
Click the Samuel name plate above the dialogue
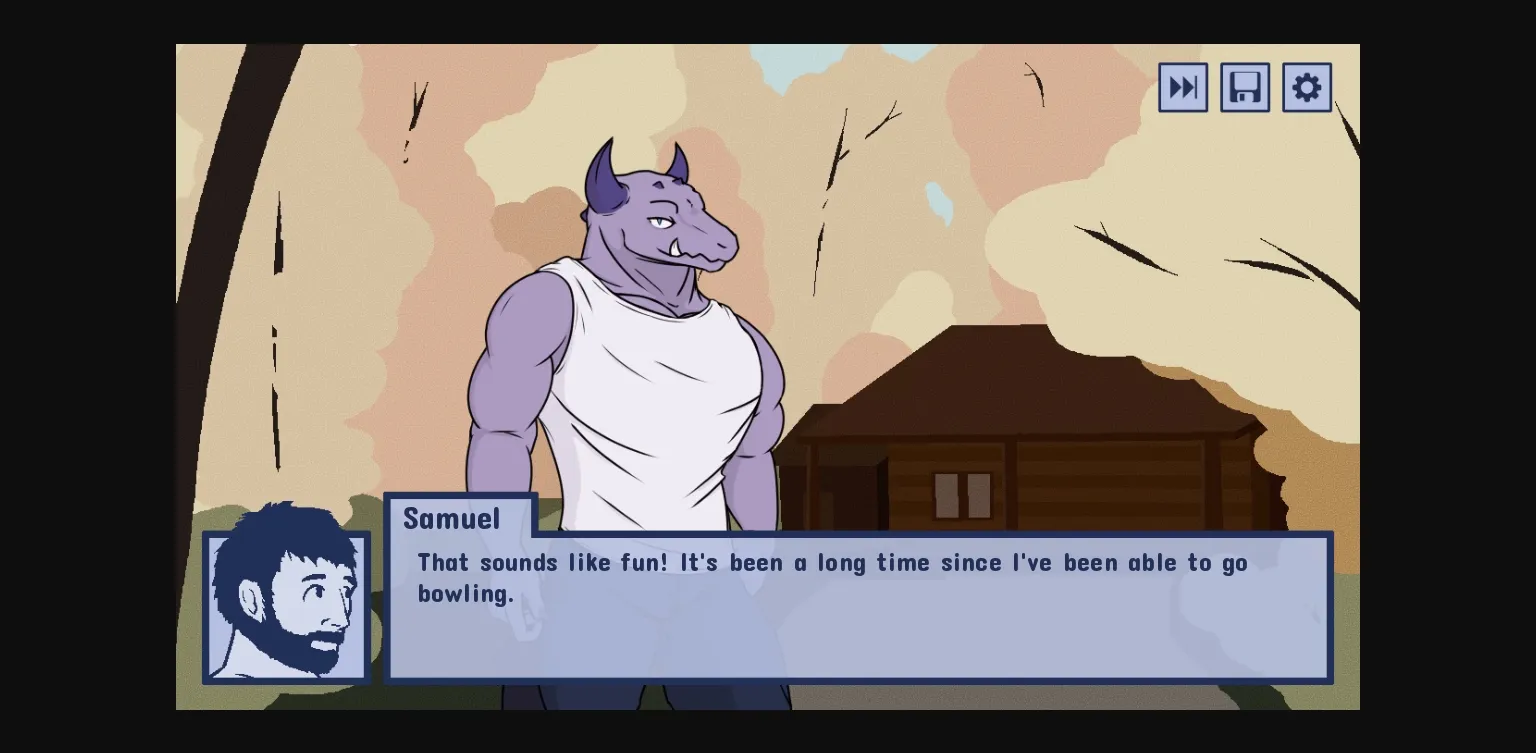[x=451, y=519]
